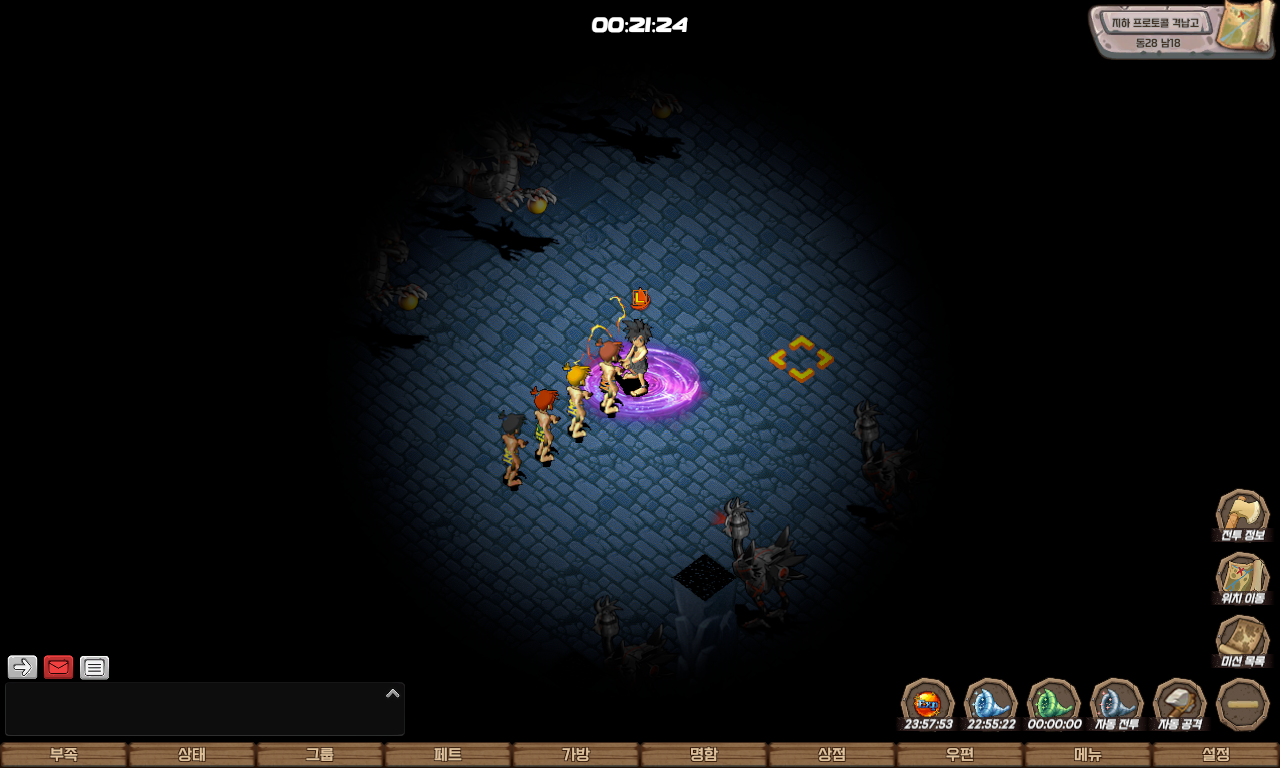The height and width of the screenshot is (768, 1280).
Task: Expand the chat box with the arrow
Action: [393, 693]
